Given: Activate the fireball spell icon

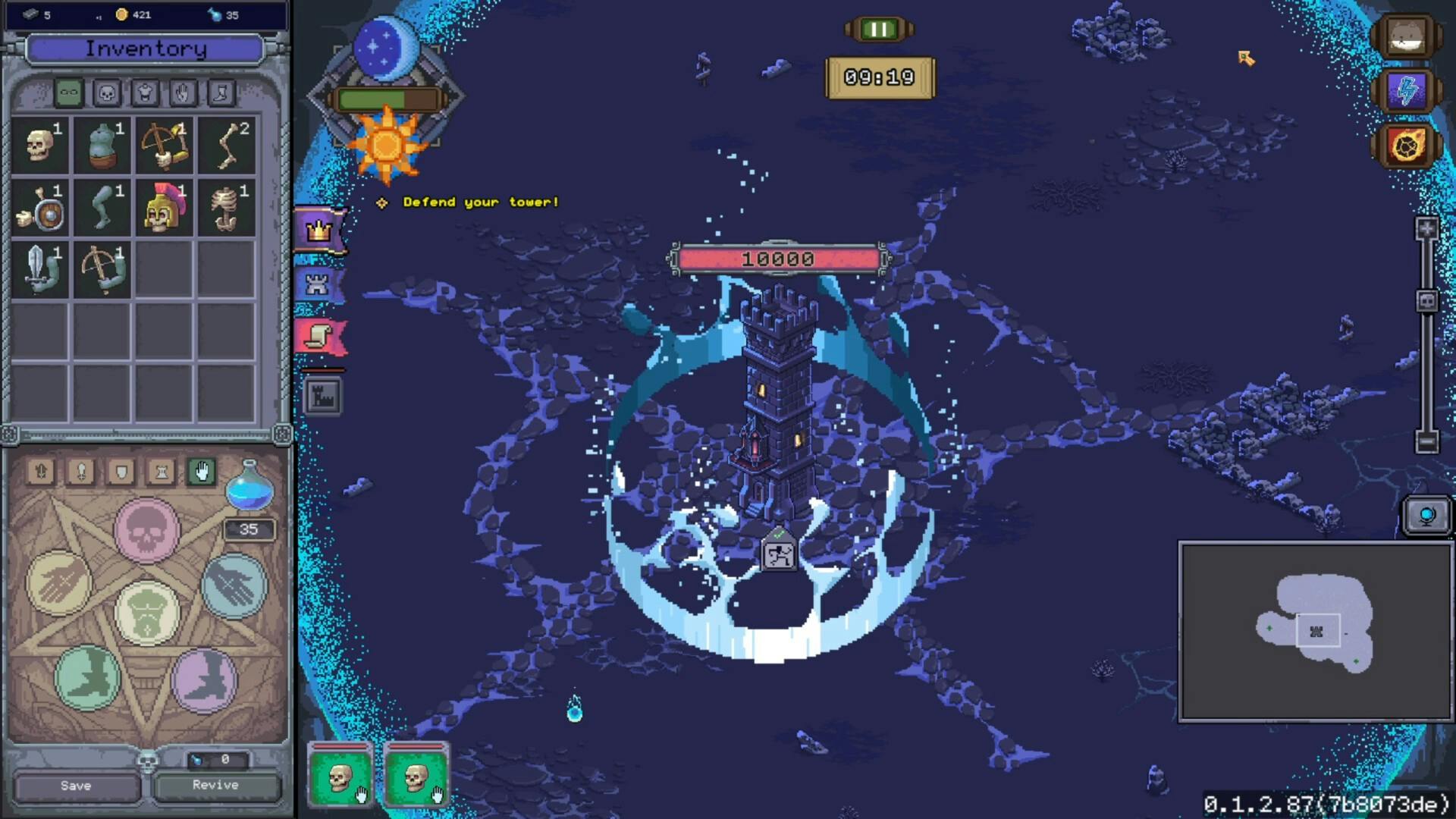Looking at the screenshot, I should (1407, 145).
